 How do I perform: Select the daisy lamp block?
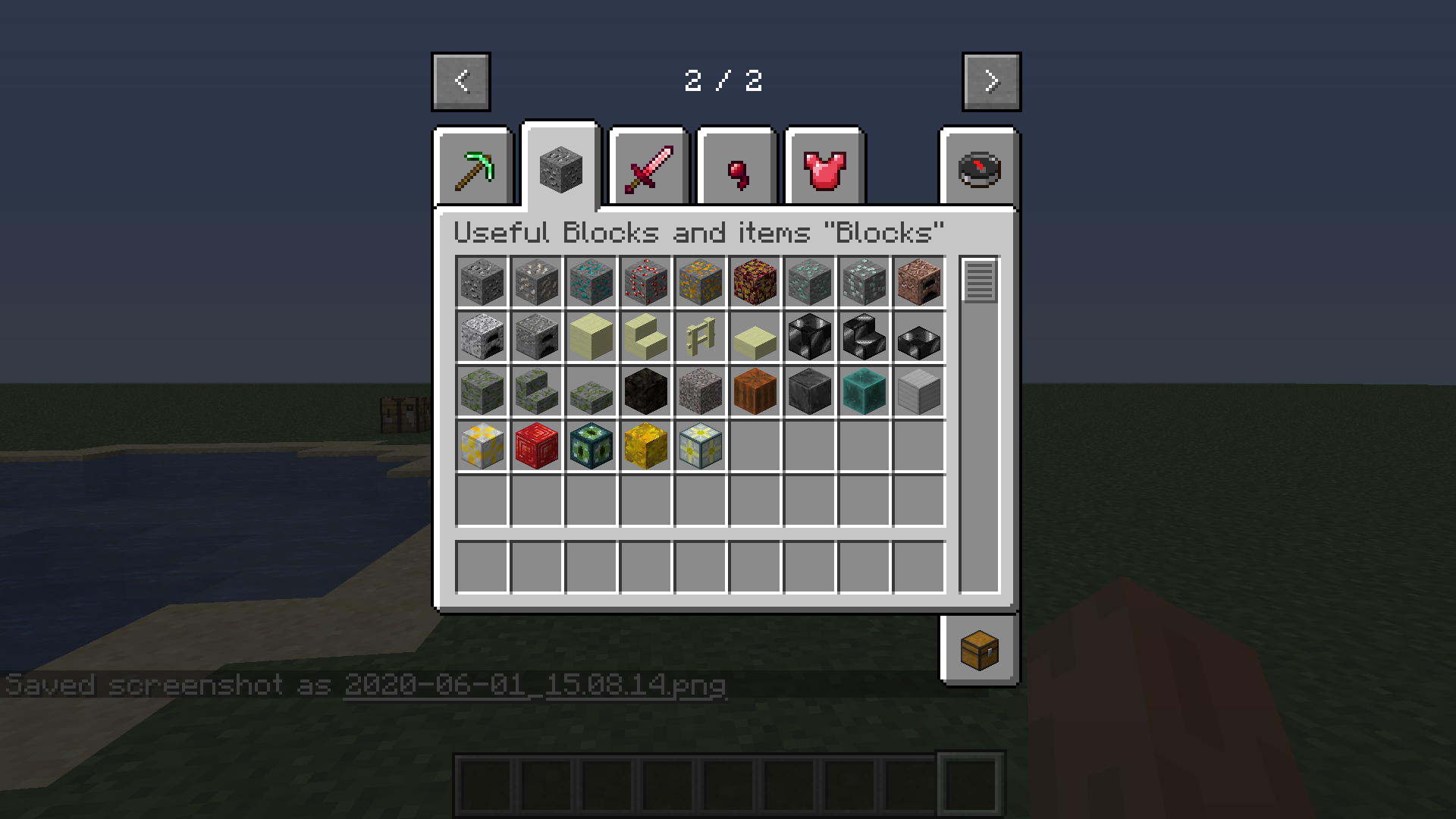tap(700, 446)
